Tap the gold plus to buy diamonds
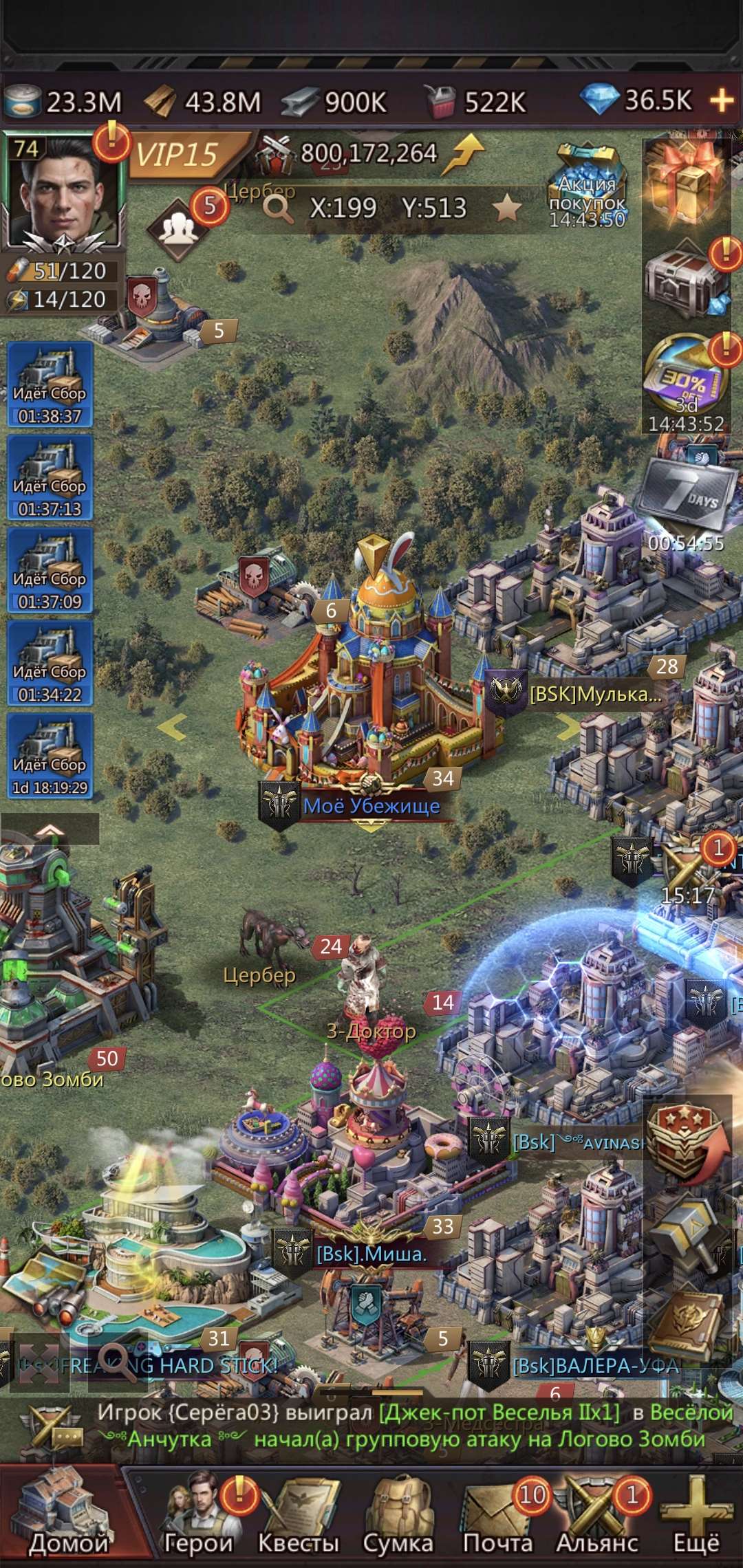This screenshot has height=1568, width=743. pos(722,101)
